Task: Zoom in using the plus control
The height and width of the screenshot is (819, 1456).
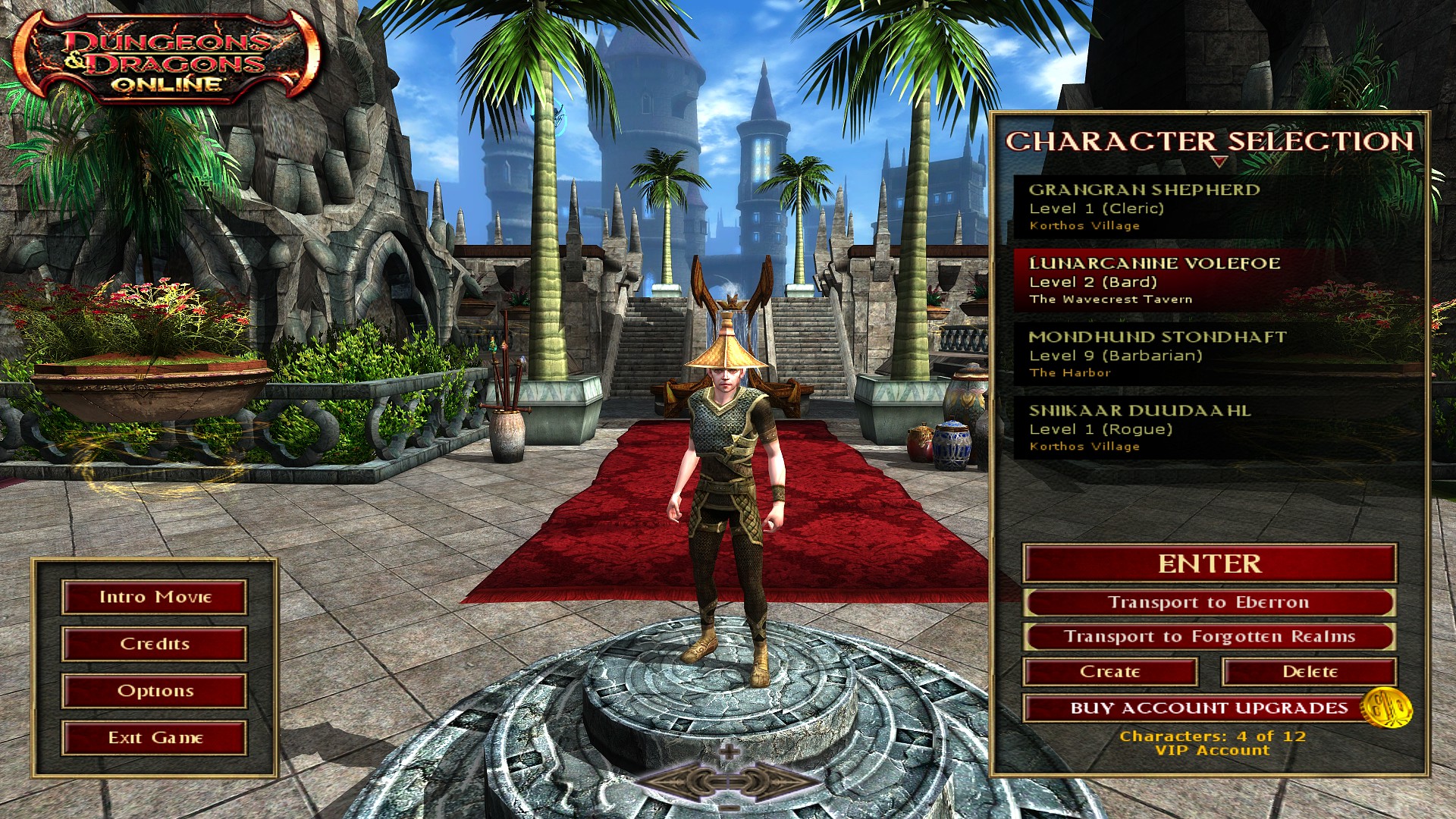Action: (x=729, y=752)
